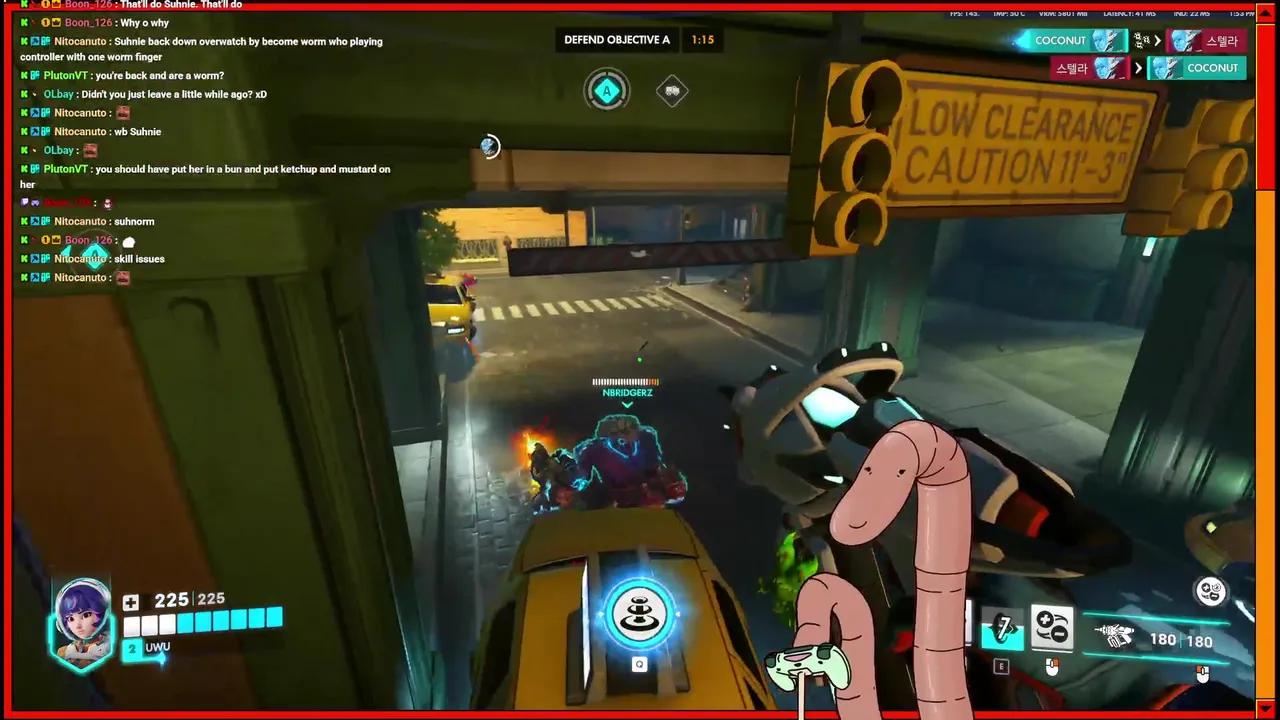Click the hero portrait above the UWU label
Viewport: 1280px width, 720px height.
[80, 615]
